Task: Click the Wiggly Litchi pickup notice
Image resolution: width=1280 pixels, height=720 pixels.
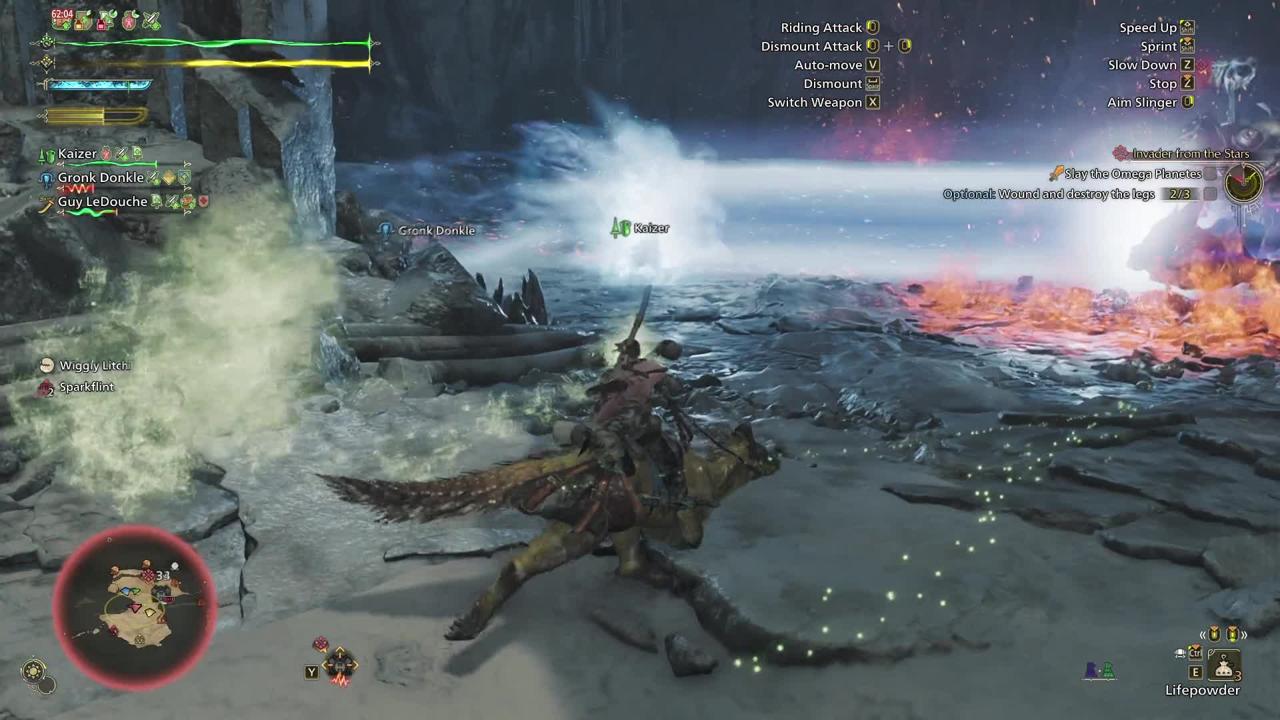Action: 93,366
